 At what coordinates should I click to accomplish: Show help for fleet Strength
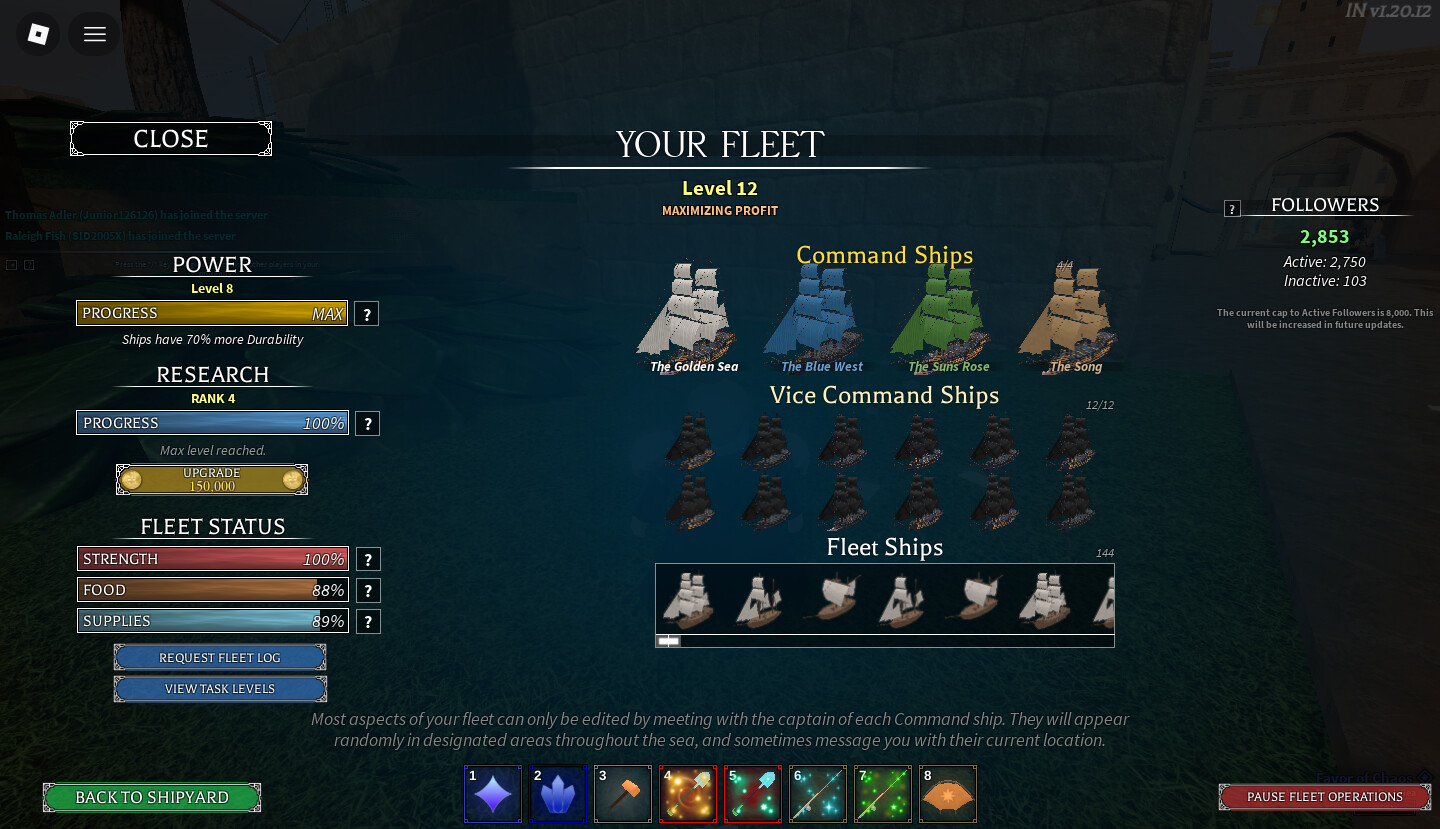[x=368, y=560]
